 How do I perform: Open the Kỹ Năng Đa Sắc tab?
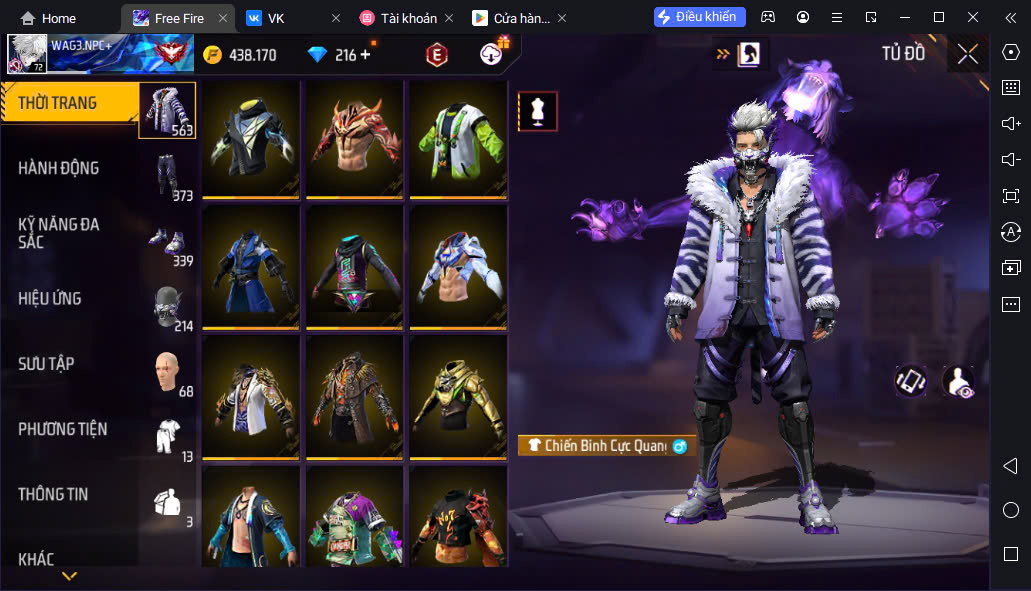pyautogui.click(x=70, y=233)
